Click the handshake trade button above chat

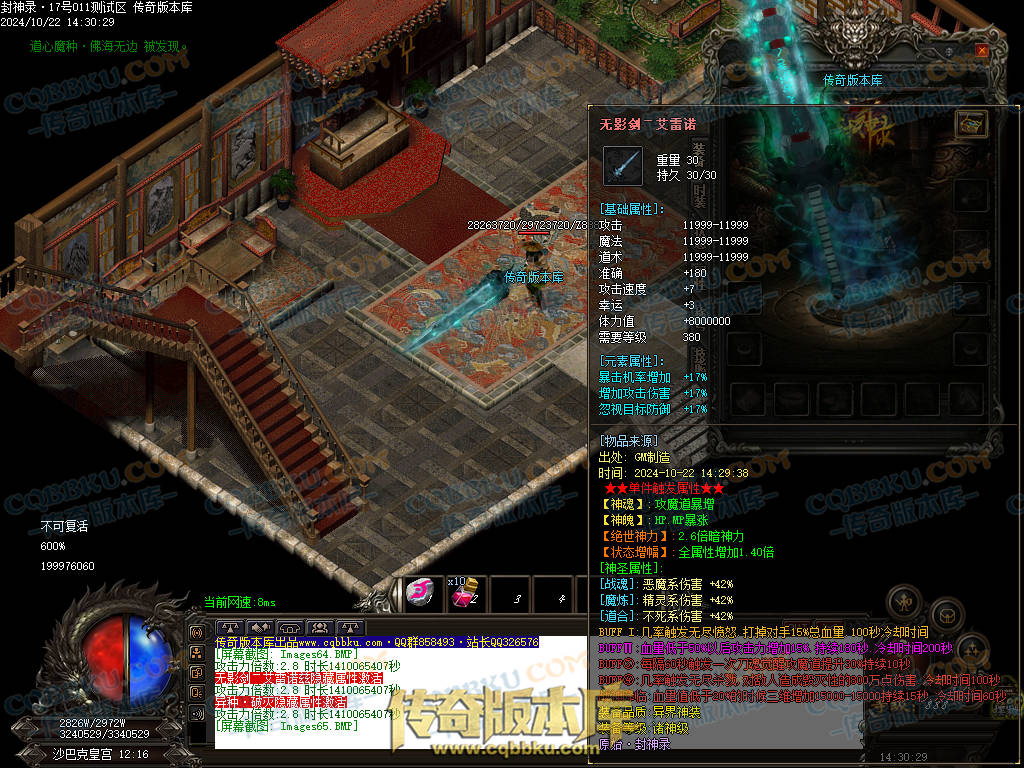261,627
